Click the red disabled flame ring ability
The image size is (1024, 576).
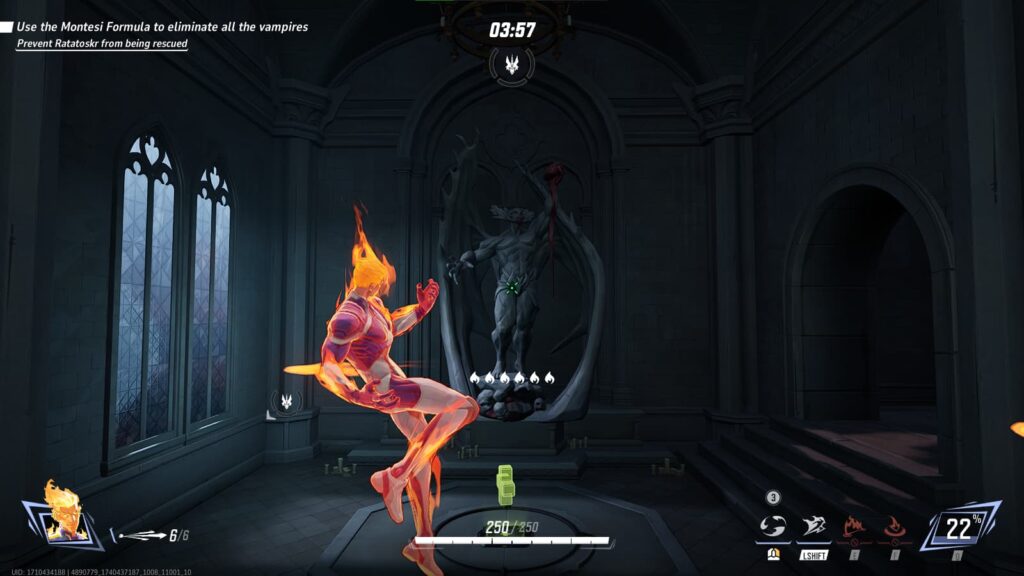click(894, 527)
